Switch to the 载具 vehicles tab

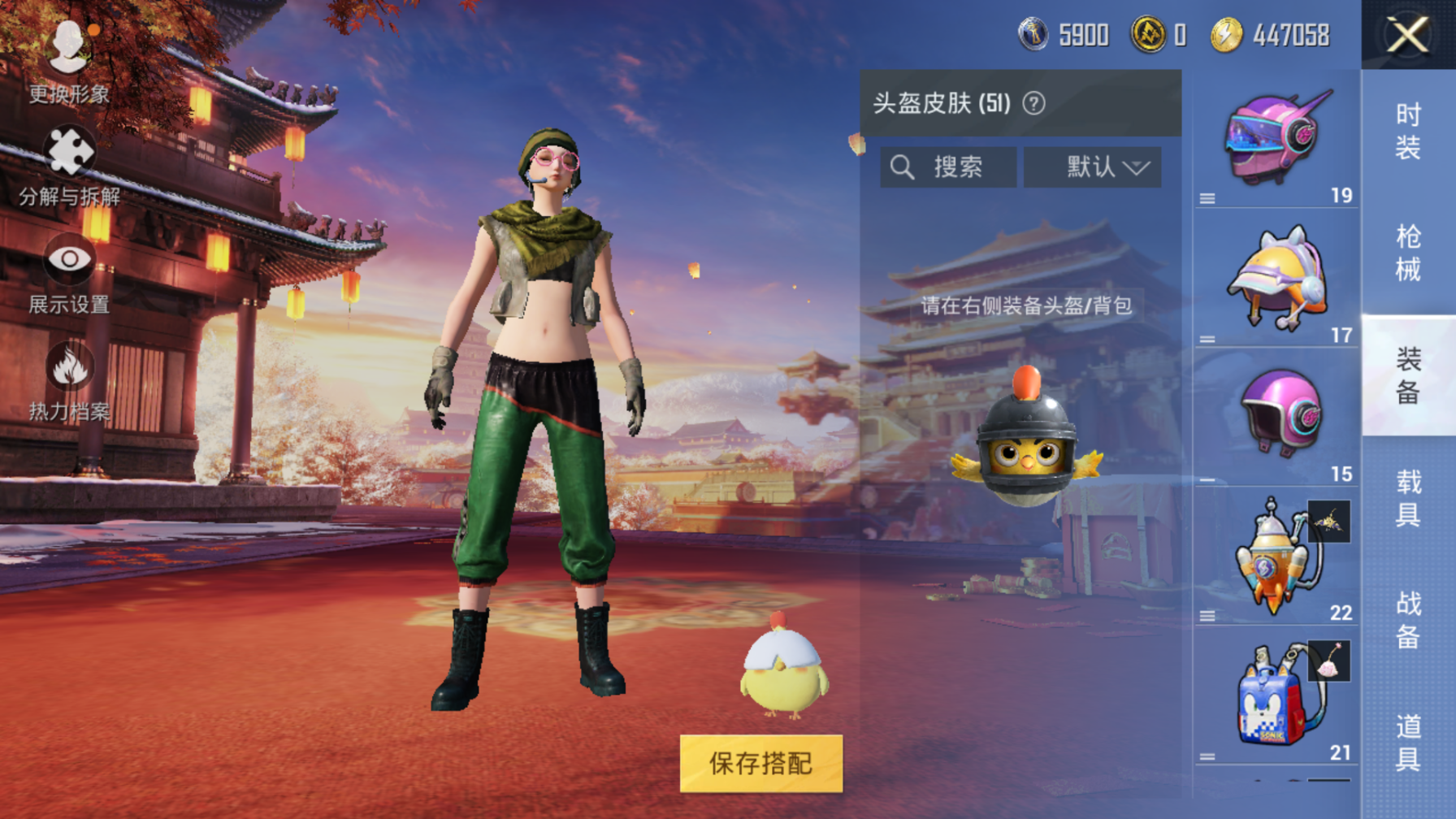coord(1408,497)
